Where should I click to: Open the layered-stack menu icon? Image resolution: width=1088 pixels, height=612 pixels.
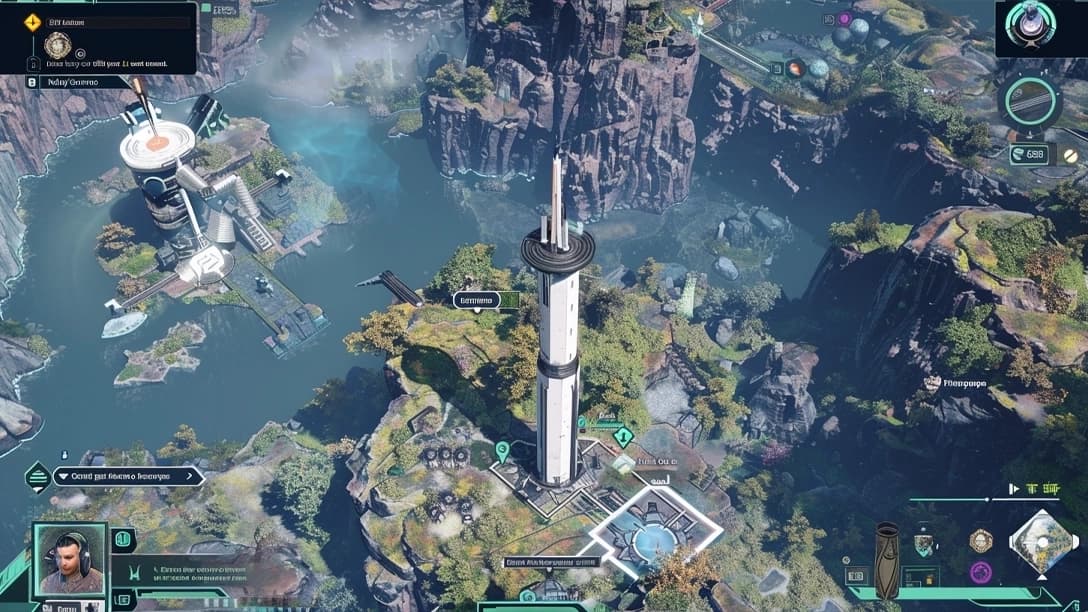[x=38, y=477]
